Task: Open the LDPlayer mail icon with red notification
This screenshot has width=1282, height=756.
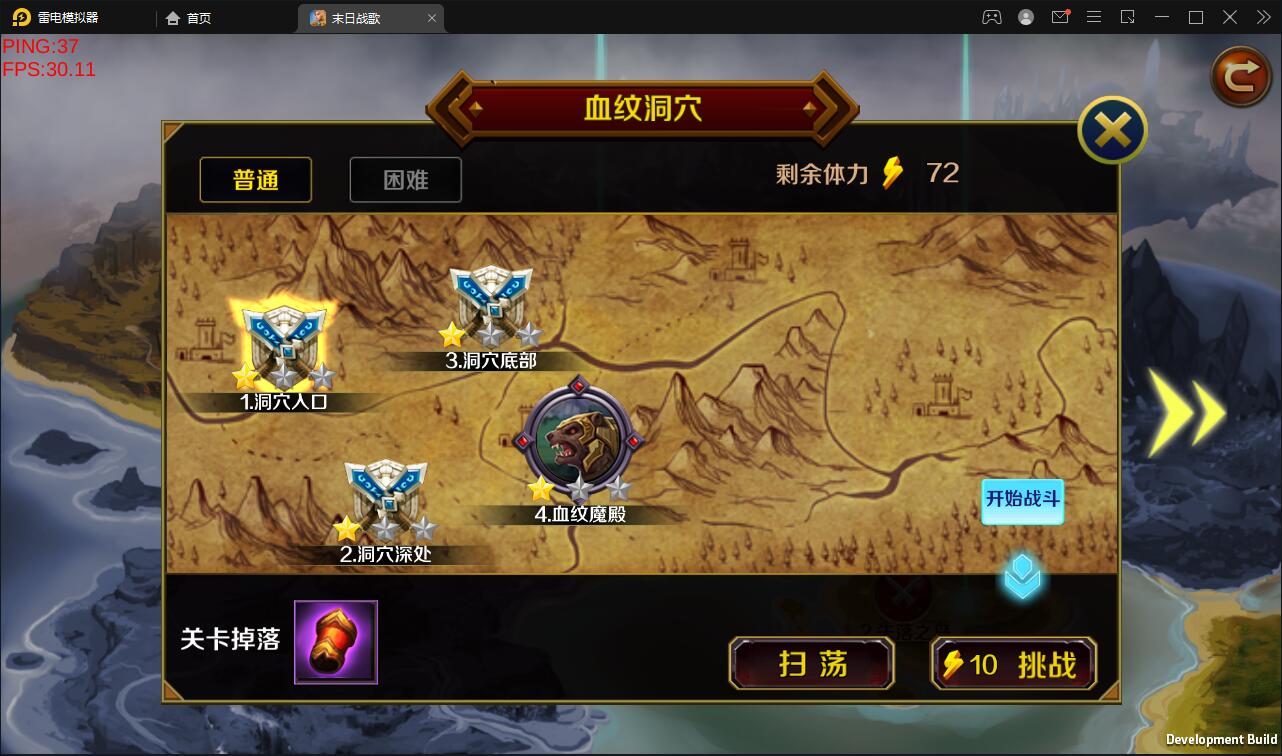Action: pos(1060,17)
